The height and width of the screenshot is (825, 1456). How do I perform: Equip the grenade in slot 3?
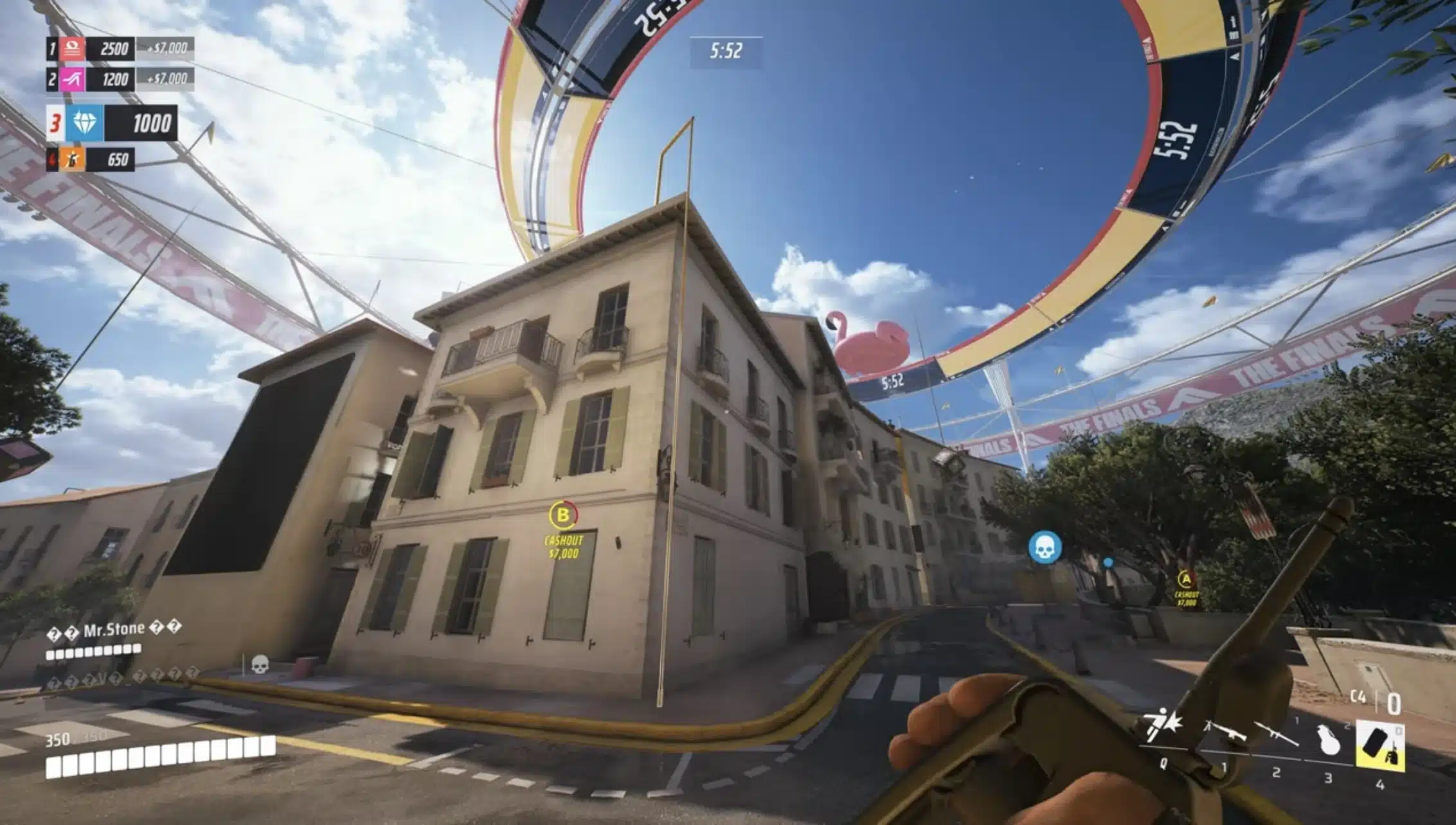(x=1328, y=740)
